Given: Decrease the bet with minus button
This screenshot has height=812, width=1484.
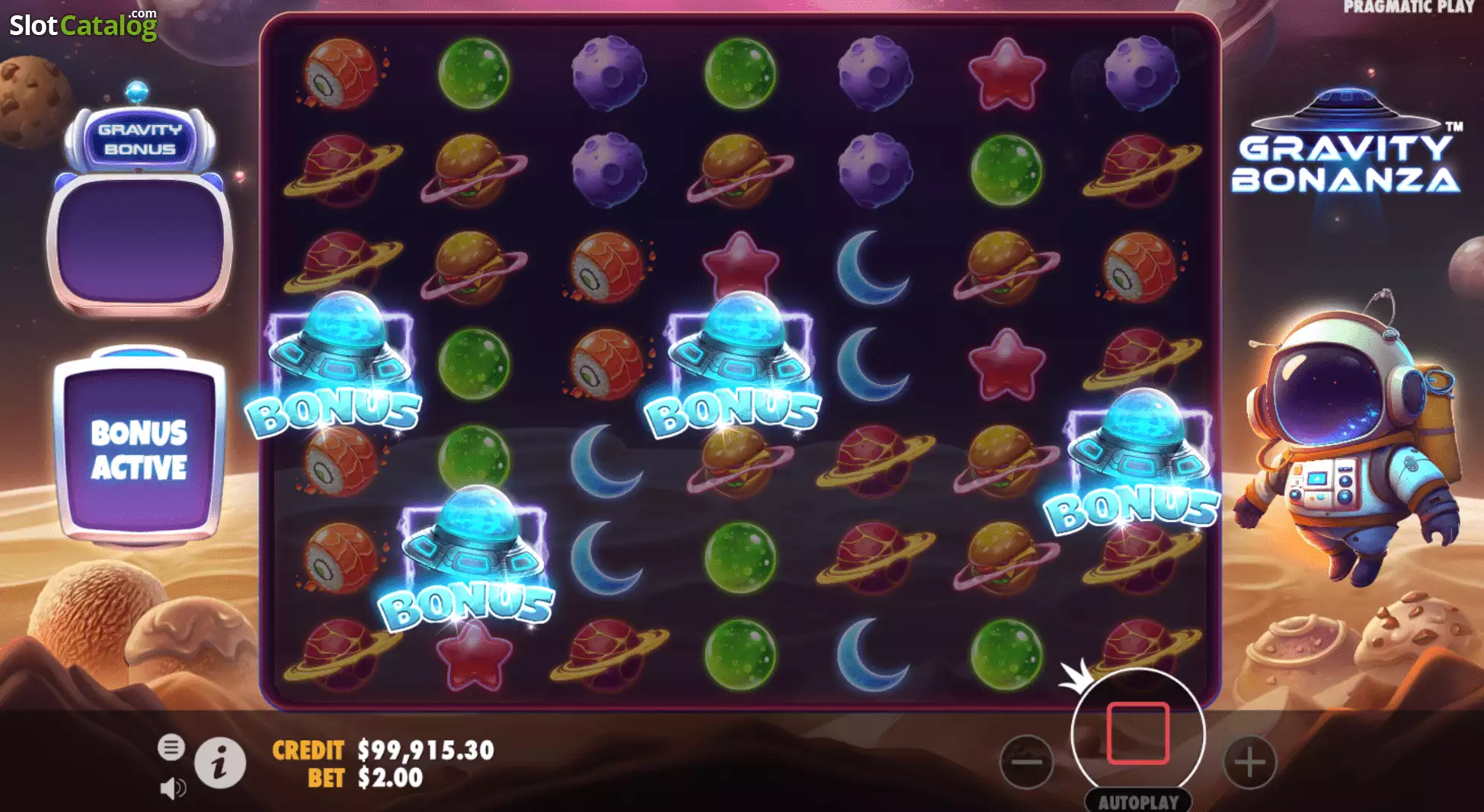Looking at the screenshot, I should 1027,761.
